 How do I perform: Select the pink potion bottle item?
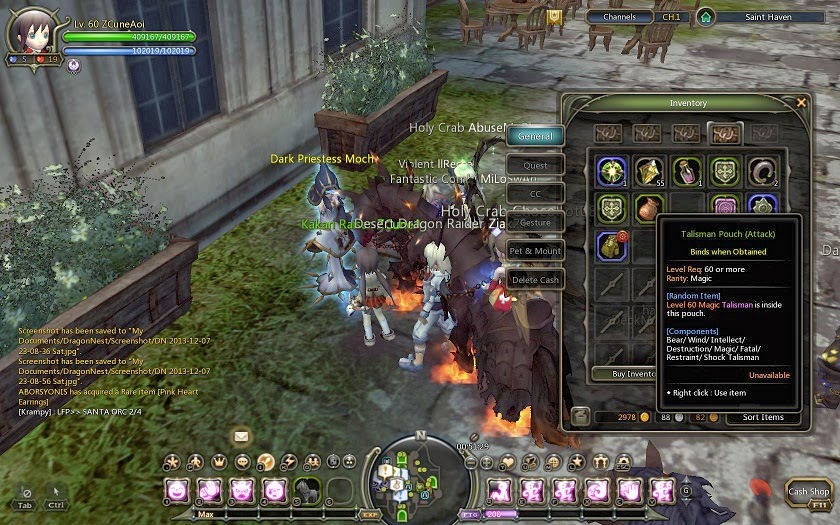(687, 171)
